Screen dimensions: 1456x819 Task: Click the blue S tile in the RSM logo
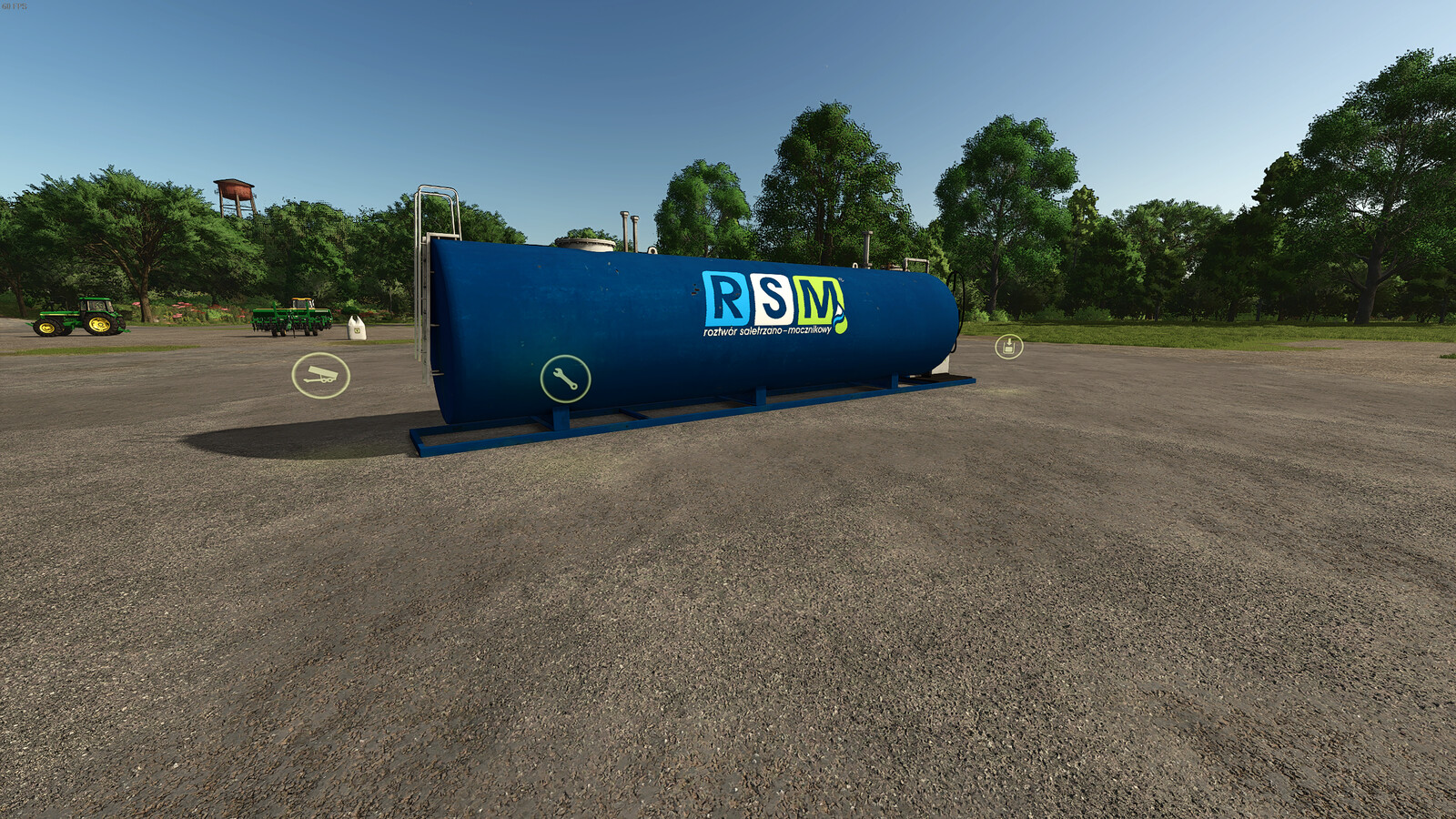pyautogui.click(x=774, y=298)
